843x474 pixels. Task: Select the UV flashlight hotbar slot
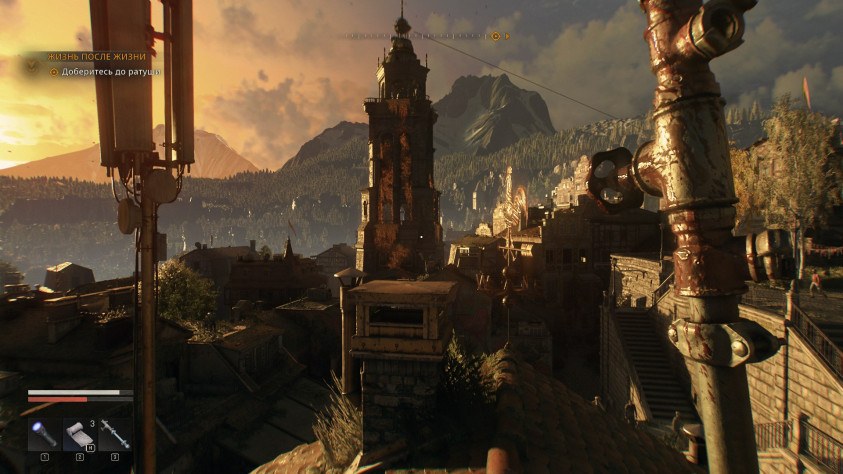[45, 435]
